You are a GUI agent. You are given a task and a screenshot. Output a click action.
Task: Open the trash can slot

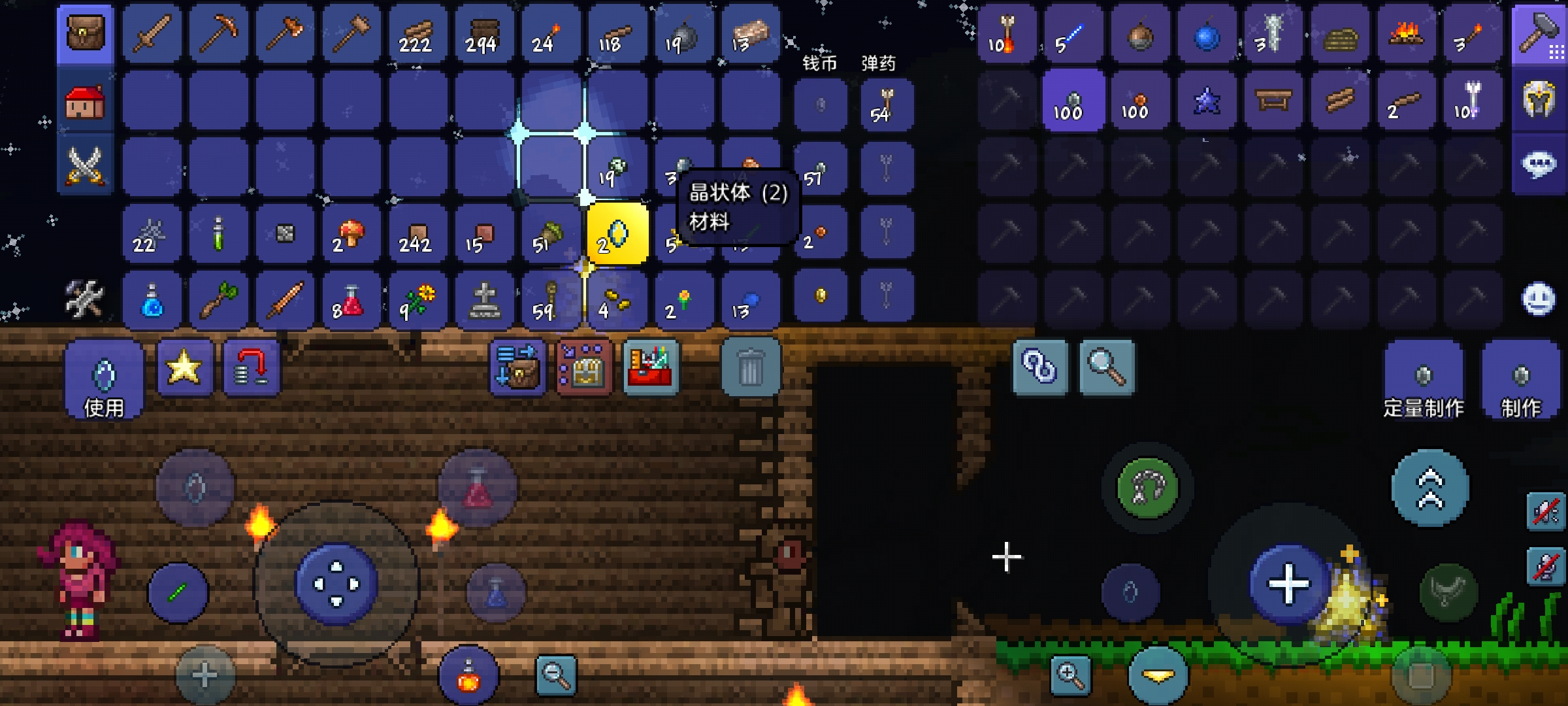click(750, 367)
